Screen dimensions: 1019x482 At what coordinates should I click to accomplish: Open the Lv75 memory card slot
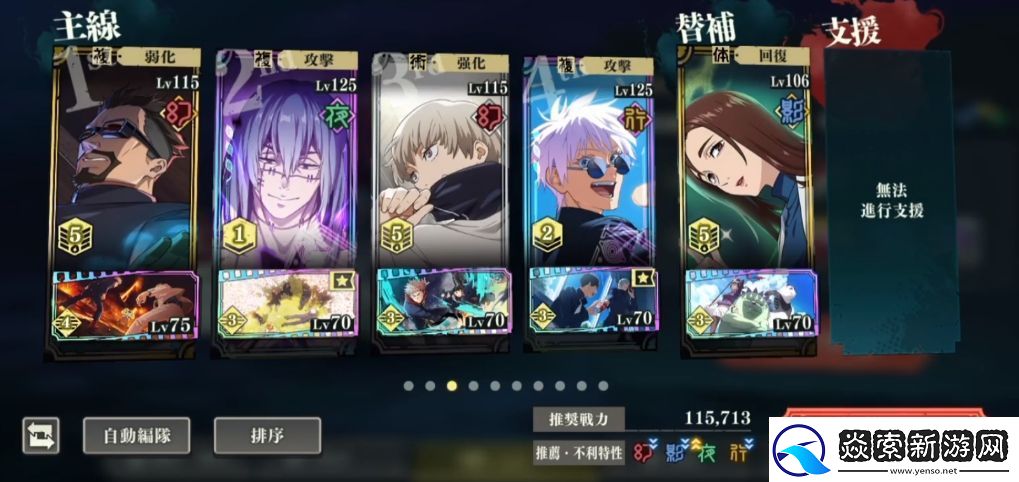click(124, 305)
